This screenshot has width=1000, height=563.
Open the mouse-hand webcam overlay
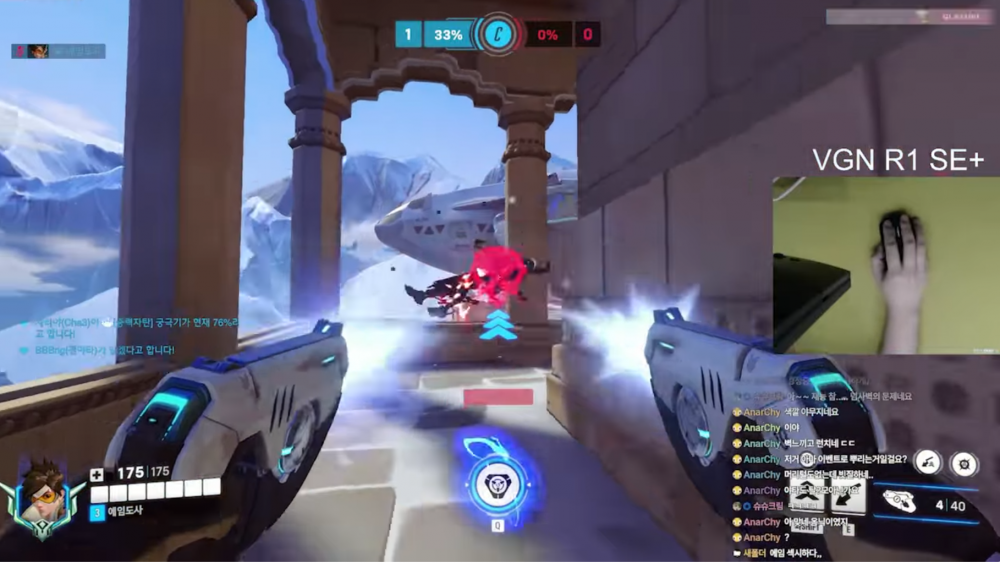click(x=886, y=265)
